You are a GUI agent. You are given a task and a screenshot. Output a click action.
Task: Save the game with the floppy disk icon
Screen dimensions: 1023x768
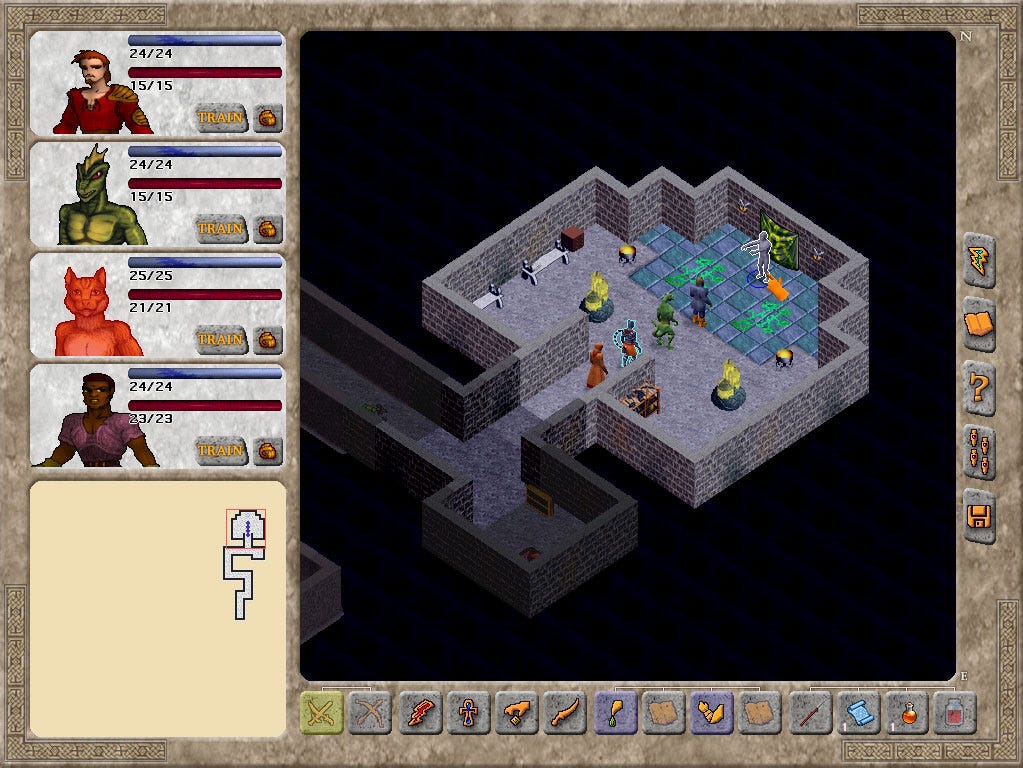[980, 516]
